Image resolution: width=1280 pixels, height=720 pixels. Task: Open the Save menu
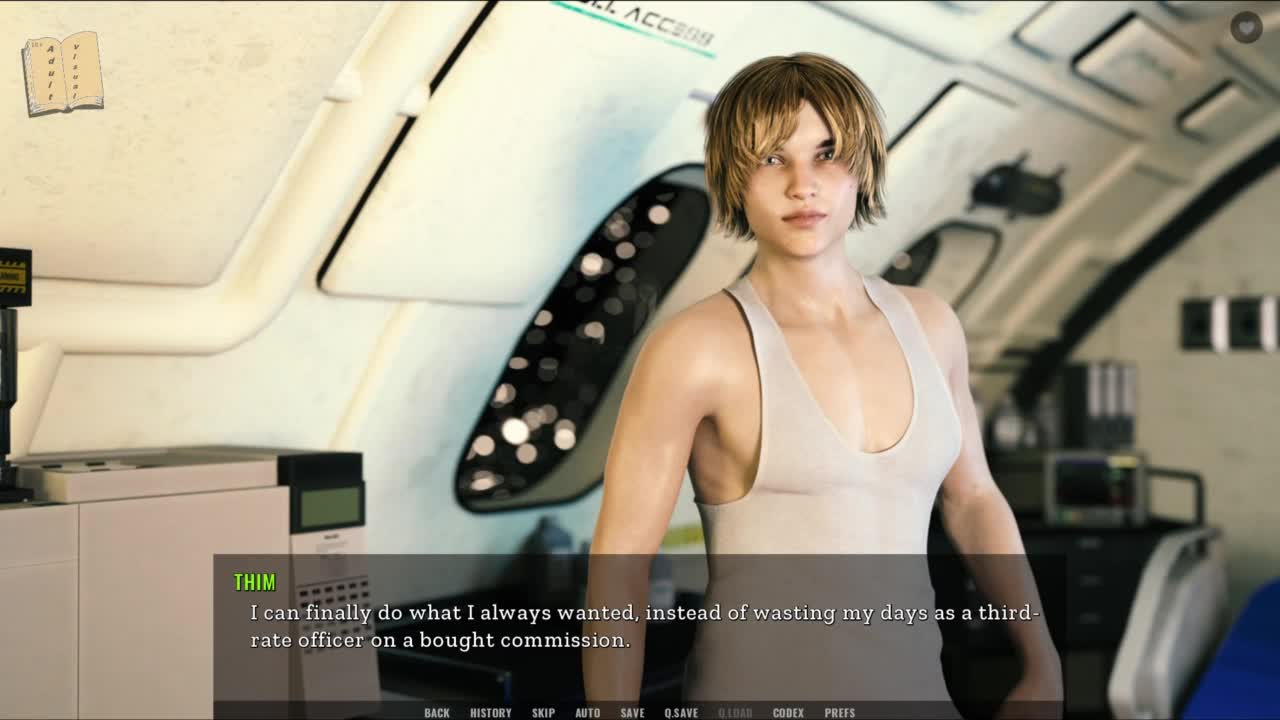point(632,712)
